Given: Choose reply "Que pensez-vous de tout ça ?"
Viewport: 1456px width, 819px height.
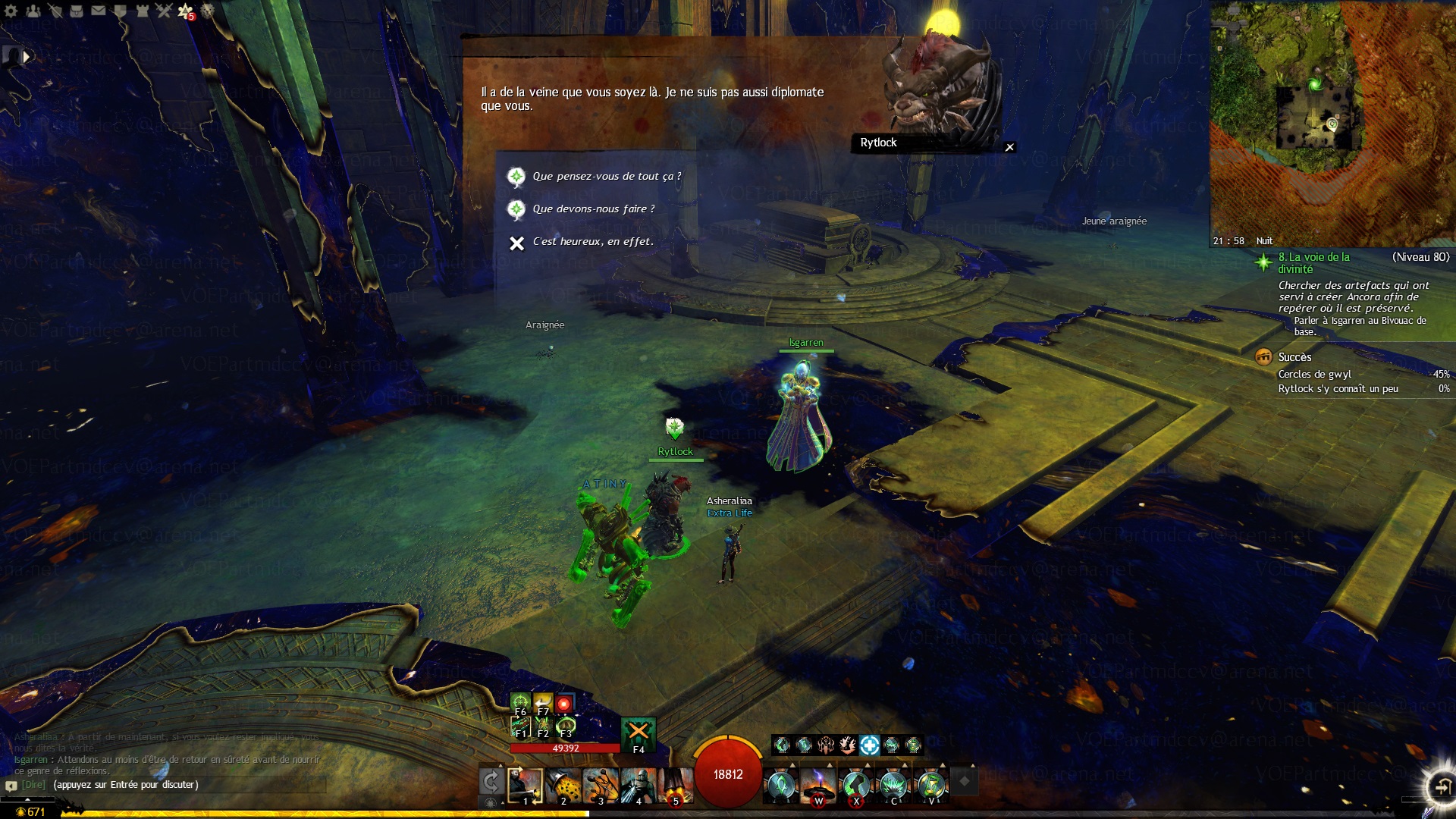Looking at the screenshot, I should coord(606,177).
